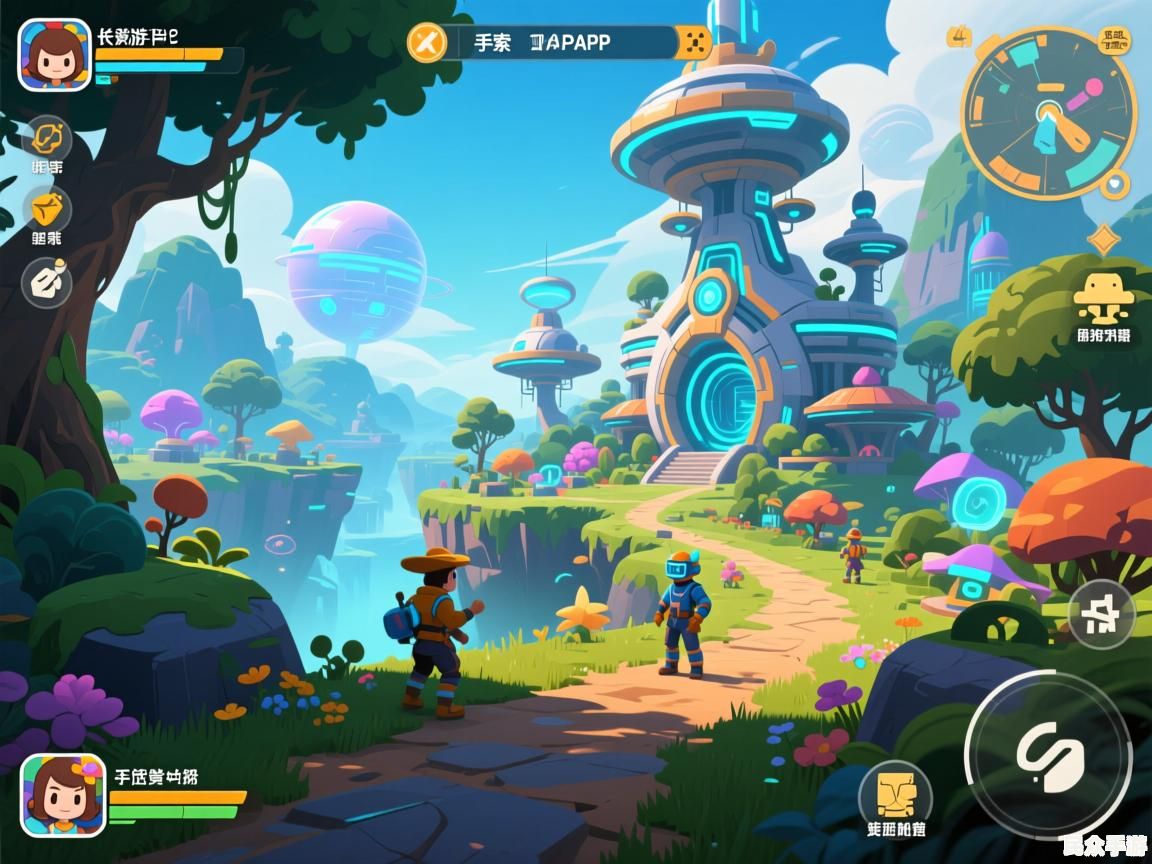
Task: Select the bottom companion avatar with flower
Action: (x=63, y=795)
